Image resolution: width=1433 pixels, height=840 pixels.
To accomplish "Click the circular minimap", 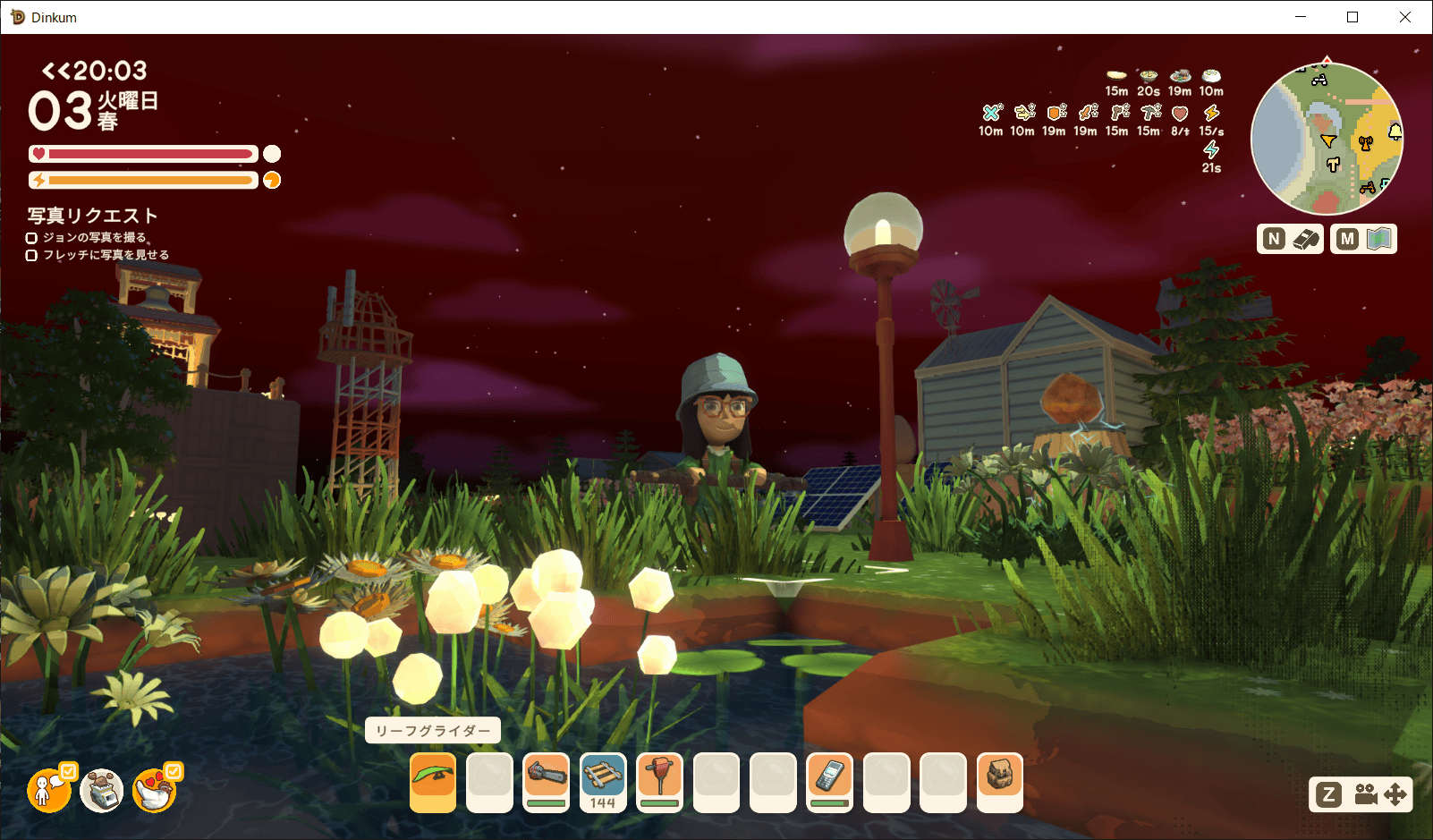I will [x=1327, y=139].
